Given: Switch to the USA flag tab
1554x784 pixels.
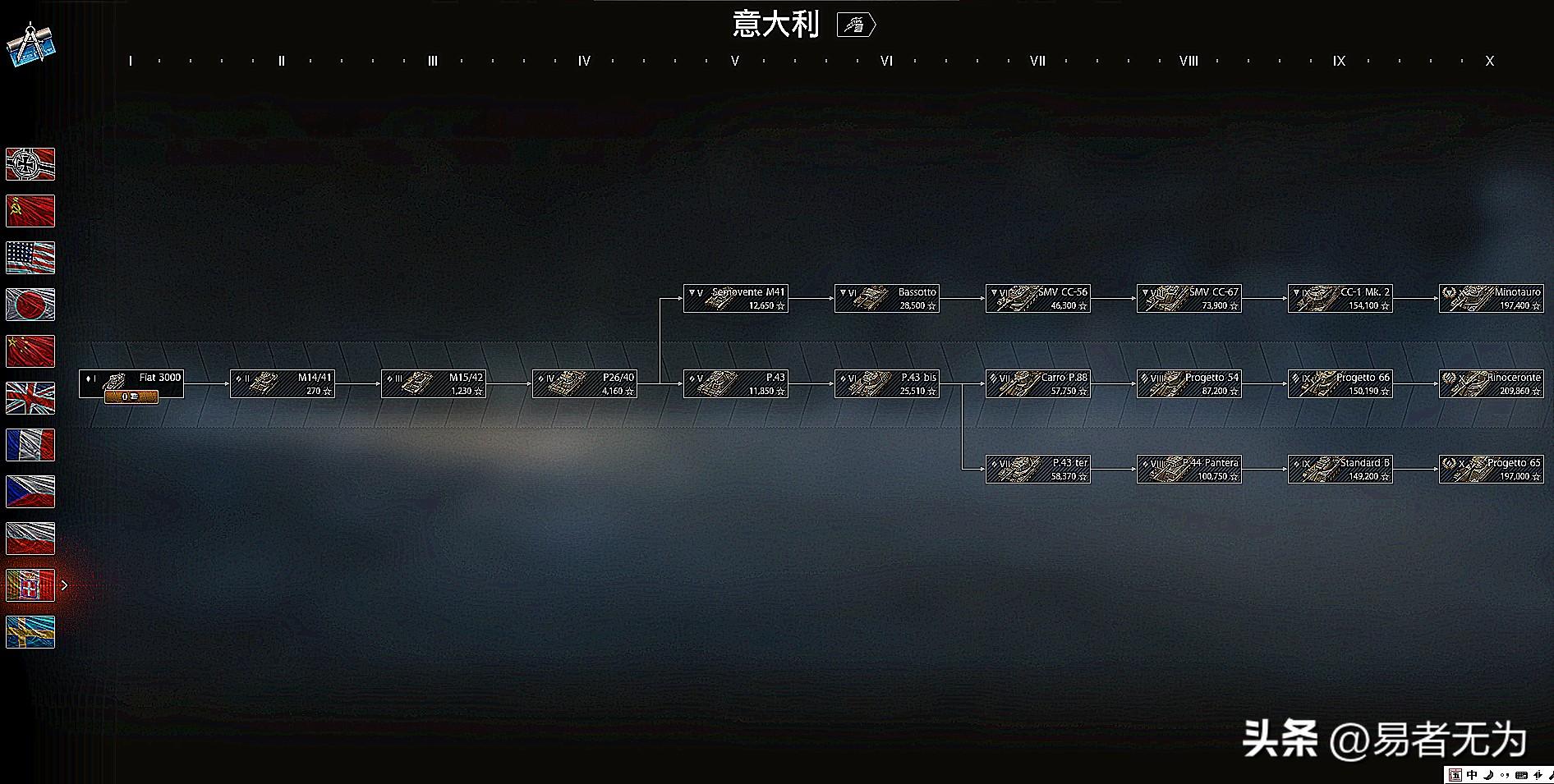Looking at the screenshot, I should click(30, 258).
